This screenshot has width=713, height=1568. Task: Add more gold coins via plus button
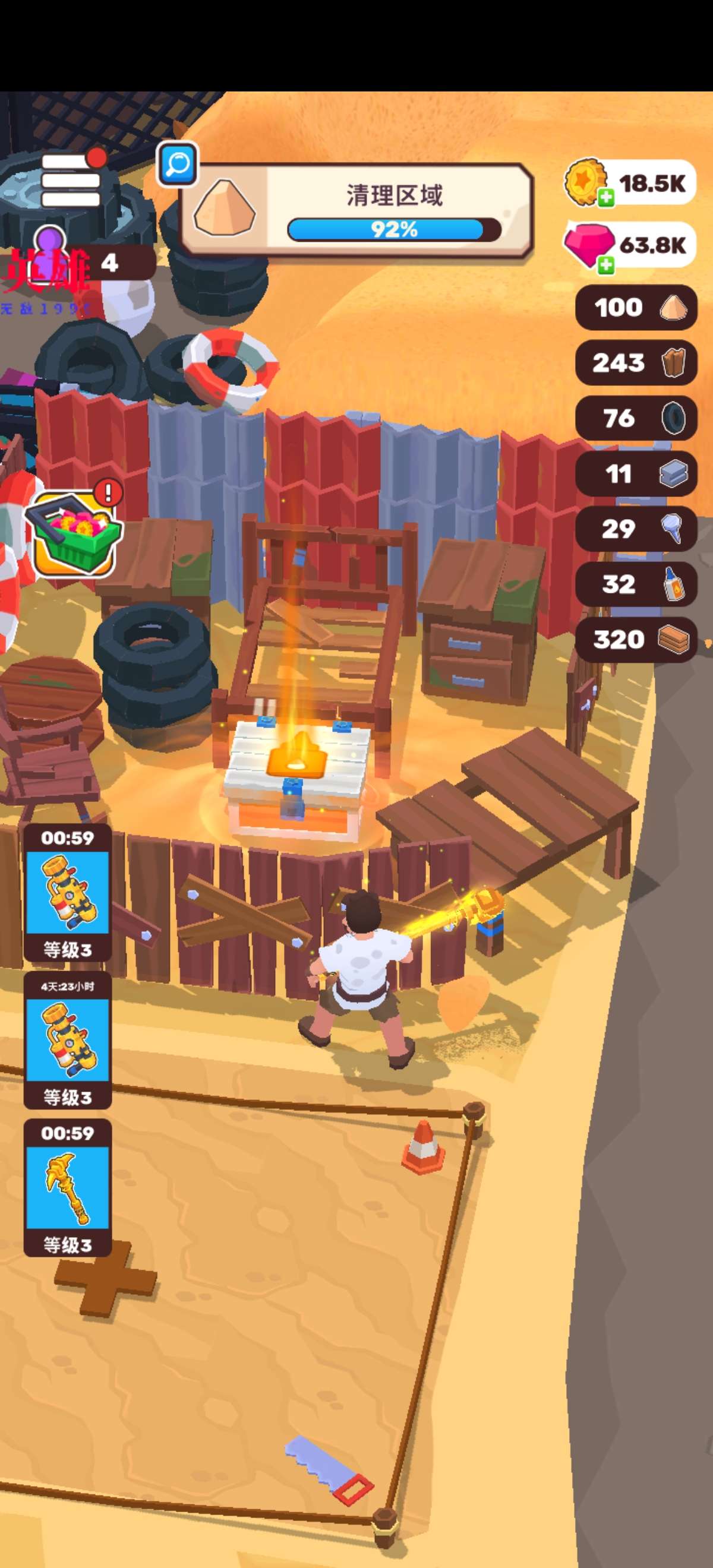tap(606, 198)
